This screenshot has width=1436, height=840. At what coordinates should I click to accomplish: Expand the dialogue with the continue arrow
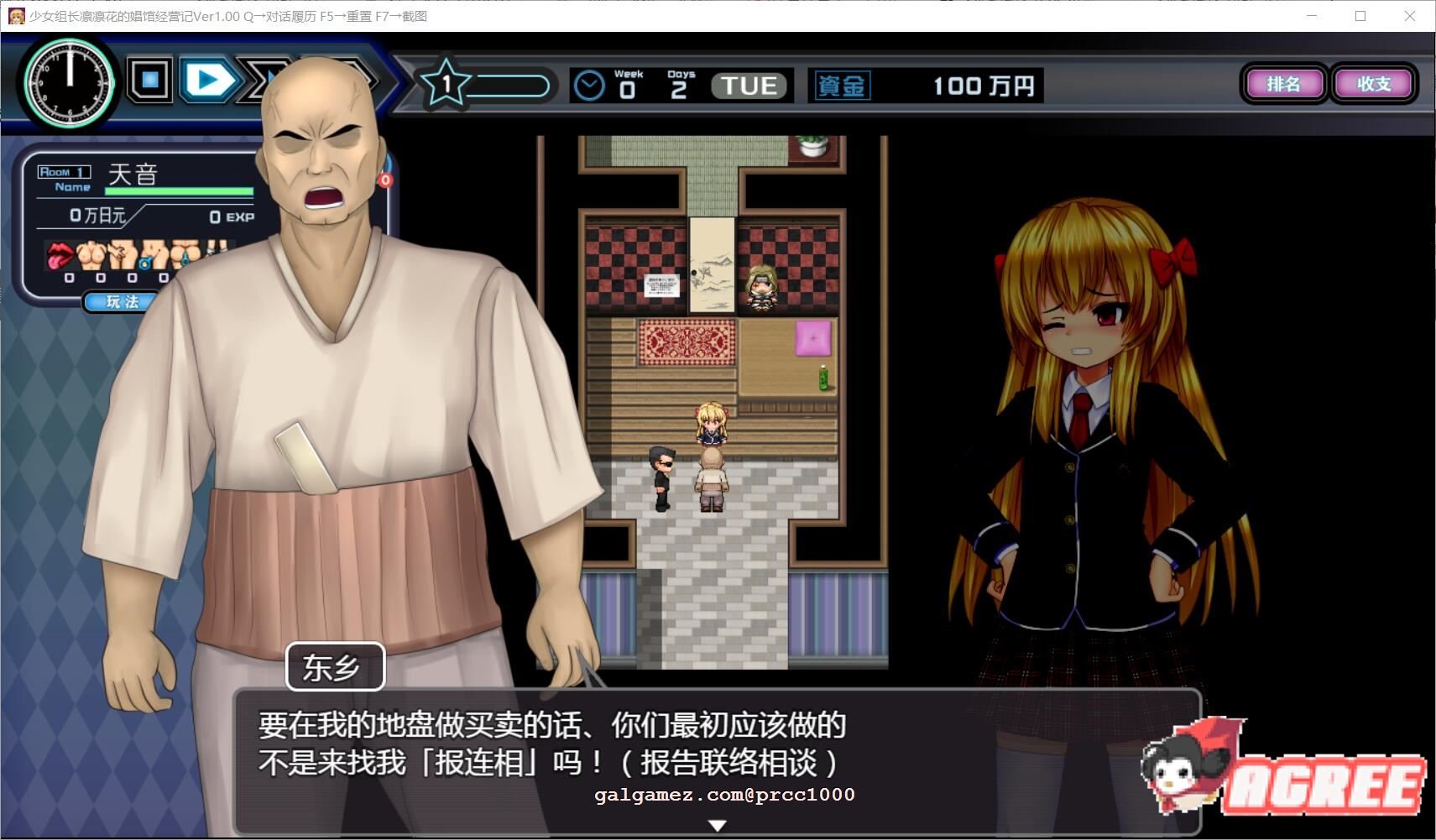click(x=718, y=825)
